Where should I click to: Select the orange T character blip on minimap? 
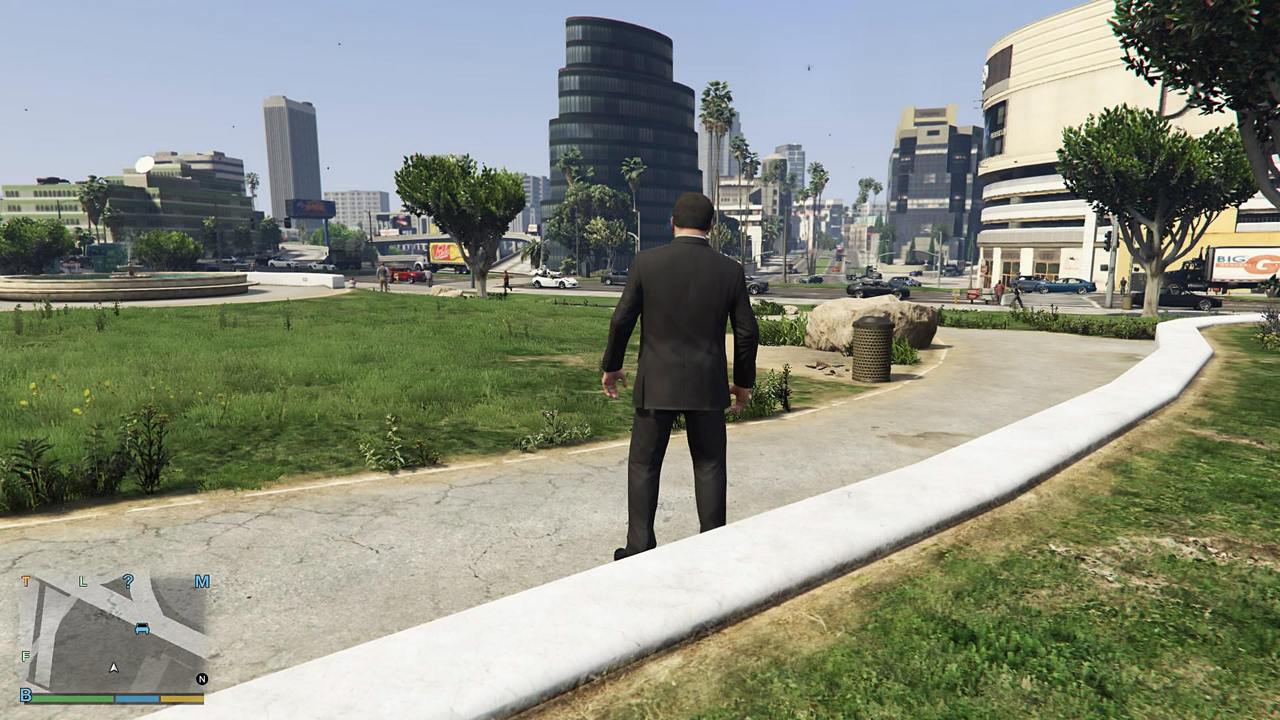(x=26, y=580)
